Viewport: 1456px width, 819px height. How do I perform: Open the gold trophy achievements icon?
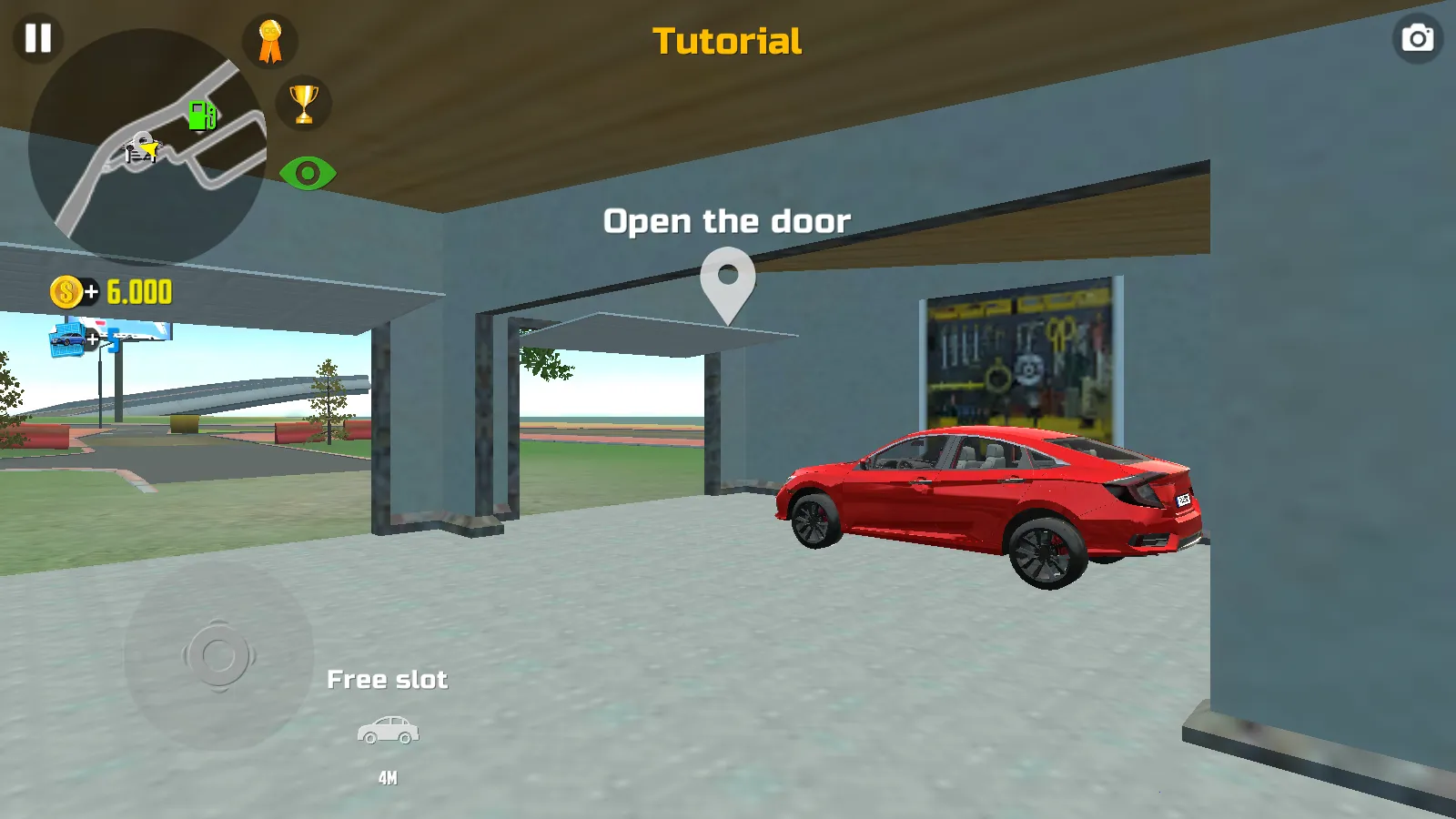[304, 103]
